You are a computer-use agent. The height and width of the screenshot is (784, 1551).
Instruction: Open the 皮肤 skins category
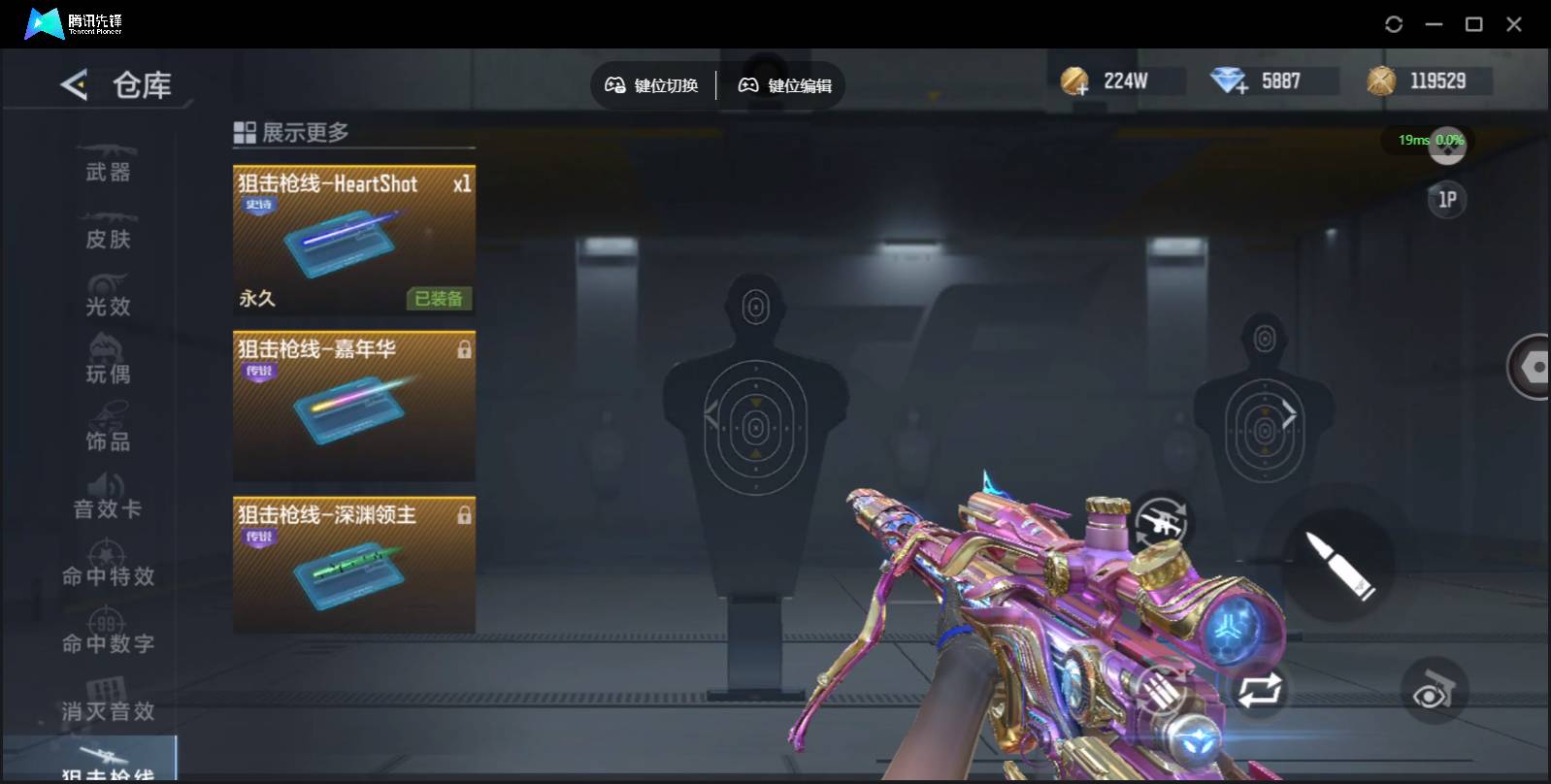coord(108,232)
